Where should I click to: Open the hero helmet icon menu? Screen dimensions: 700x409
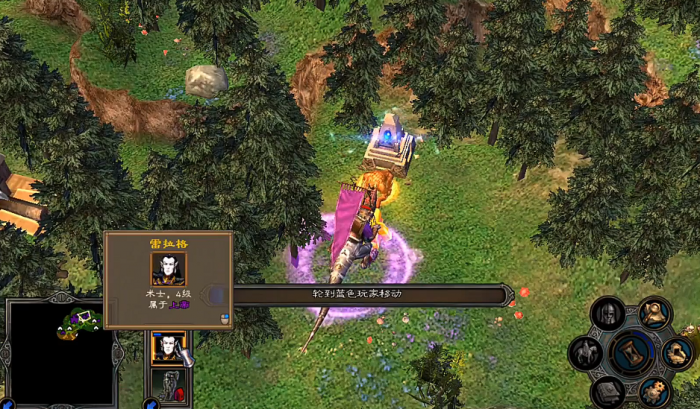pos(607,314)
